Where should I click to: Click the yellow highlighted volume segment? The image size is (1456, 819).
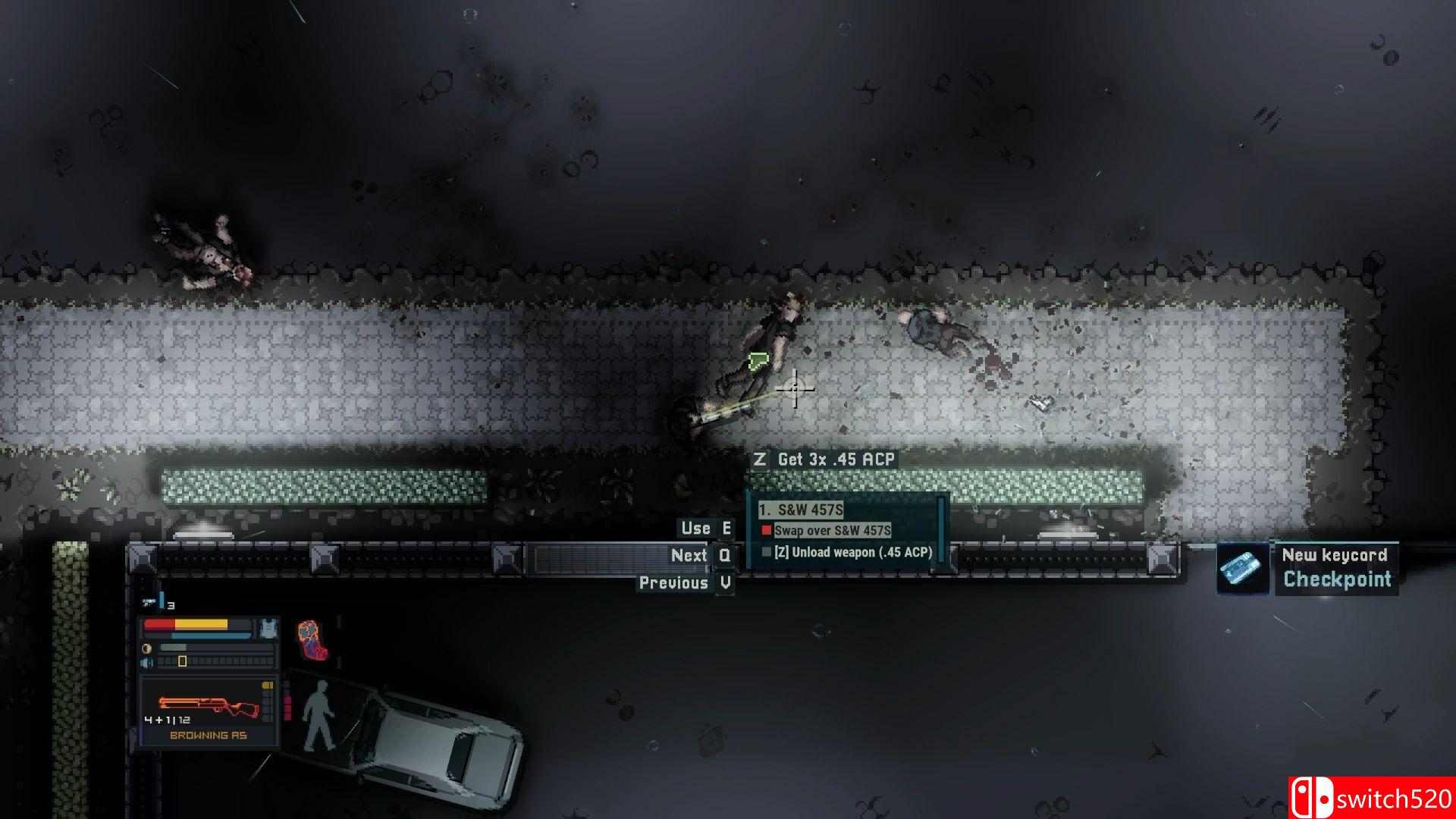coord(182,661)
